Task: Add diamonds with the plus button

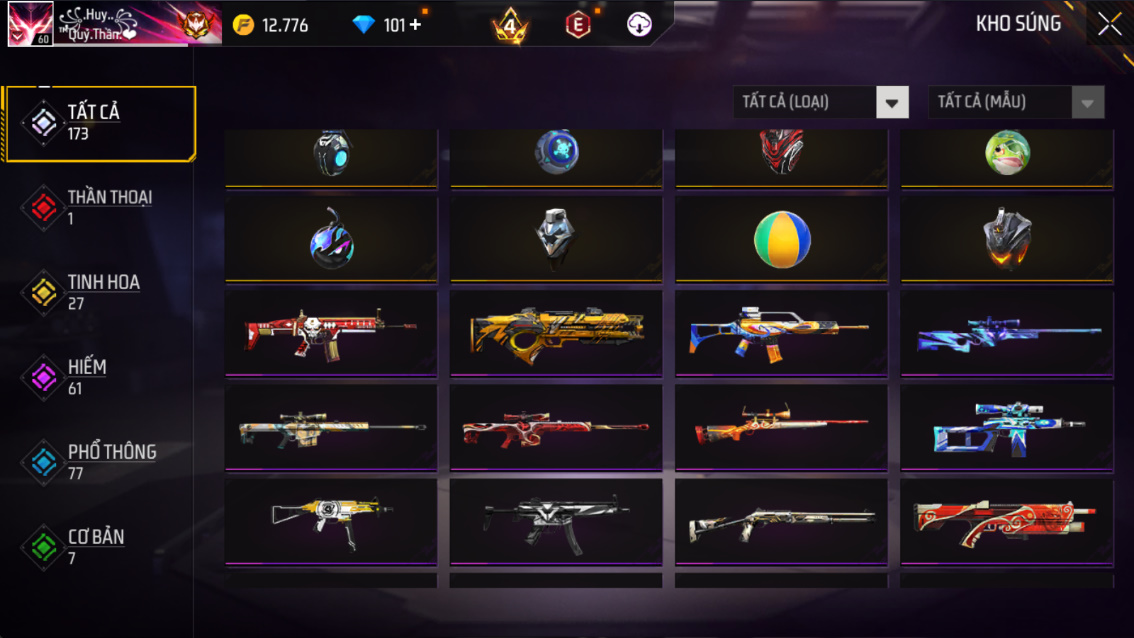Action: tap(416, 25)
